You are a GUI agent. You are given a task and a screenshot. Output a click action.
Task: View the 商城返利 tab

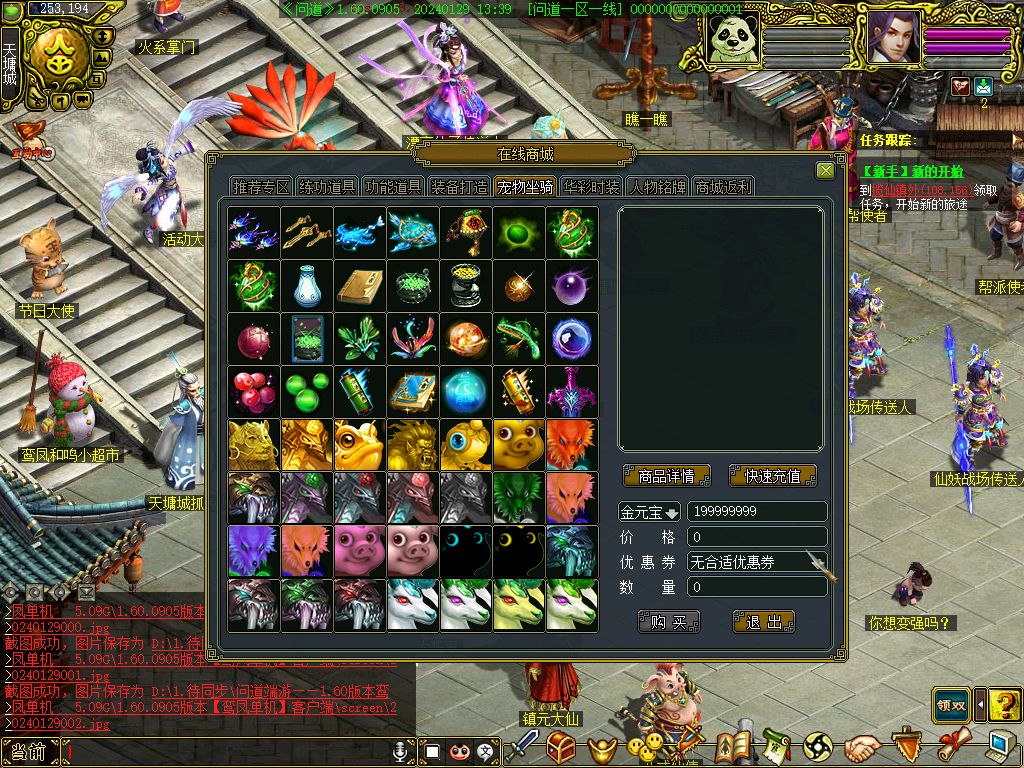pos(723,187)
